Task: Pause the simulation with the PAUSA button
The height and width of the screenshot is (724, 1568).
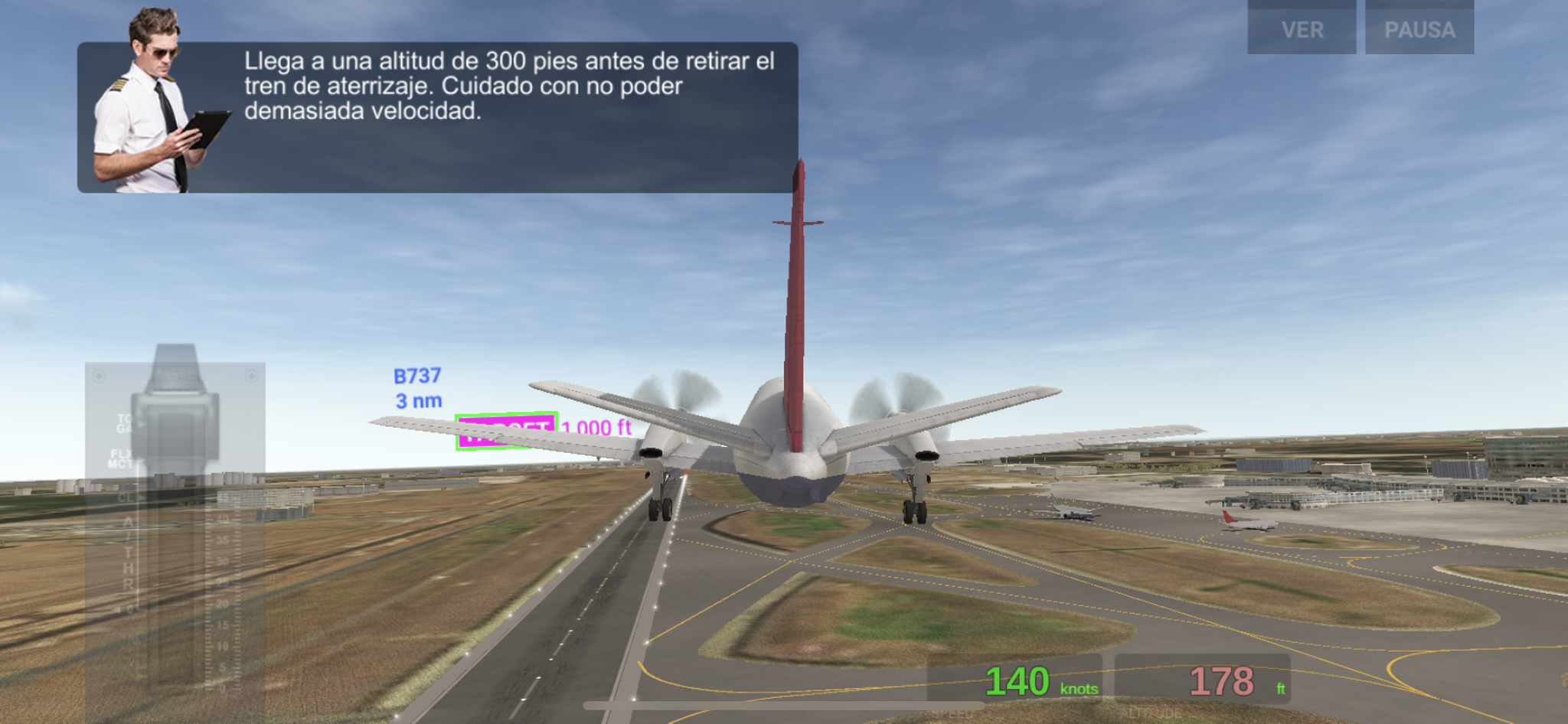Action: click(1420, 31)
